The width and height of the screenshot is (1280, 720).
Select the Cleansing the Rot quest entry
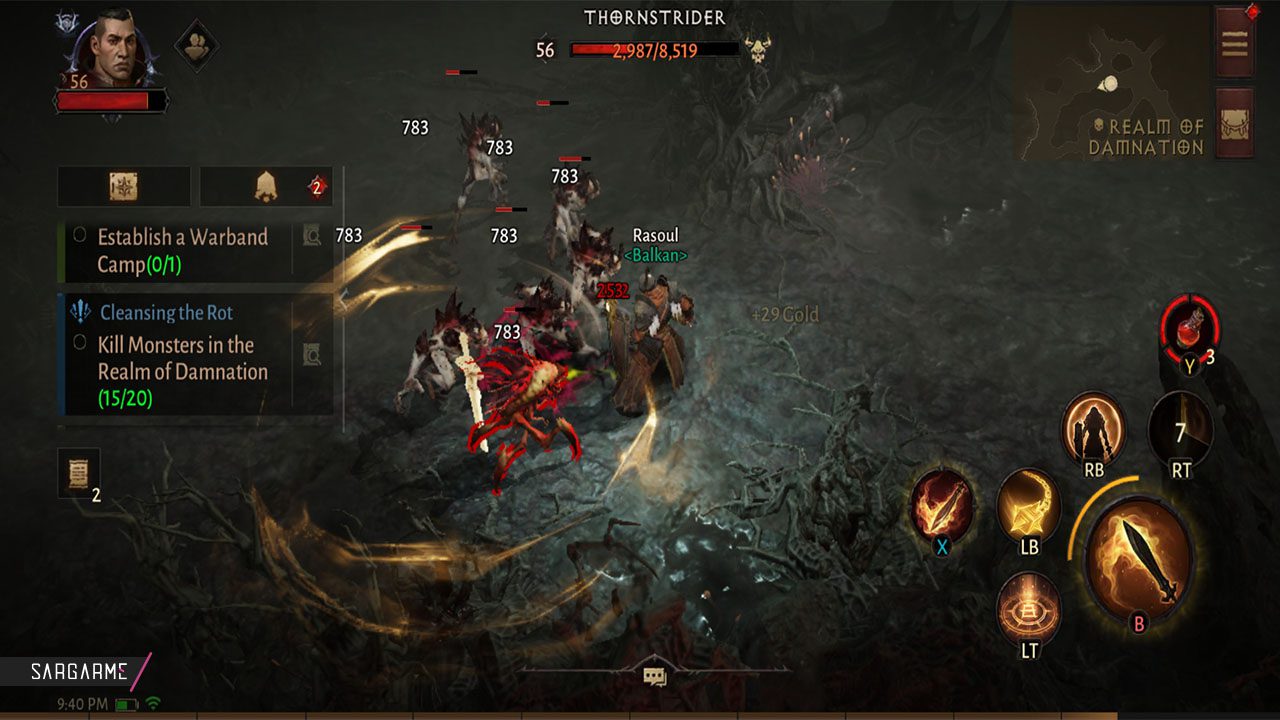pyautogui.click(x=166, y=313)
